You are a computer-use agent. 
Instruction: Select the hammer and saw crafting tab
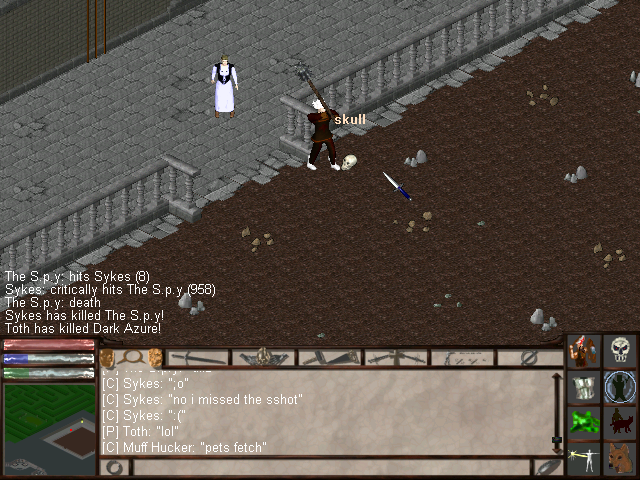tap(329, 357)
